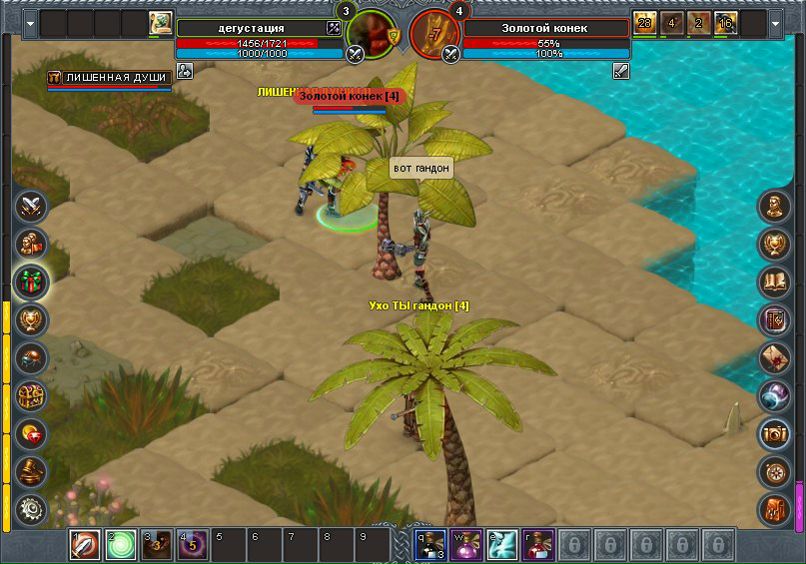Take a screenshot with the camera icon
The image size is (806, 564).
(774, 434)
